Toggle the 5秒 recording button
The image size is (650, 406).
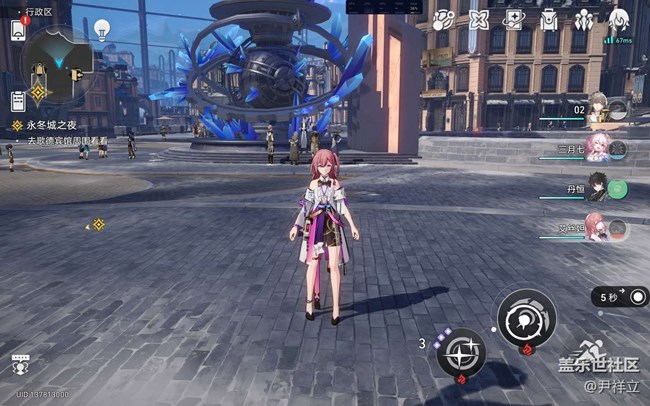click(x=620, y=297)
